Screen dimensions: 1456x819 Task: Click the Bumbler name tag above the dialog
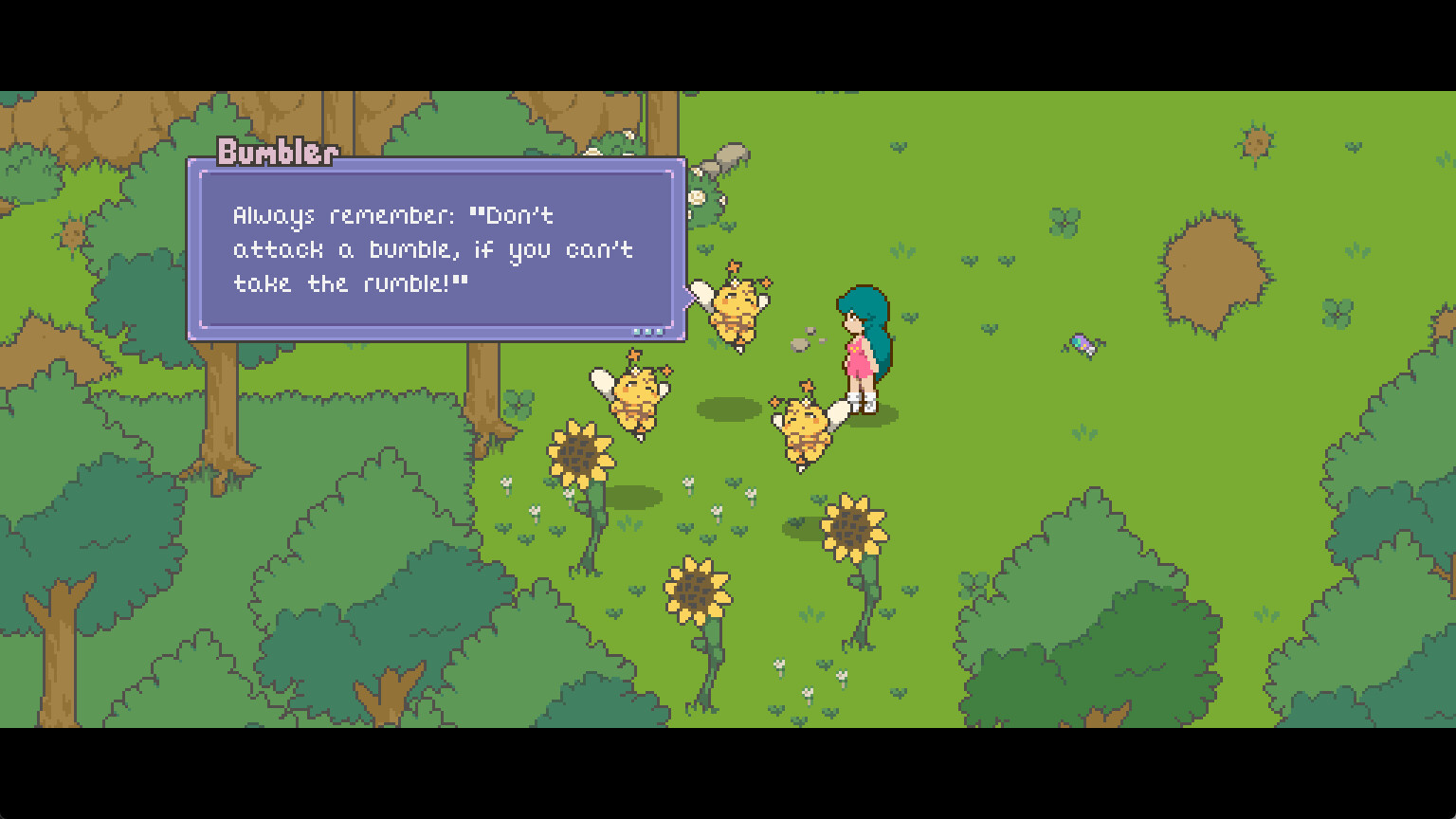(277, 152)
